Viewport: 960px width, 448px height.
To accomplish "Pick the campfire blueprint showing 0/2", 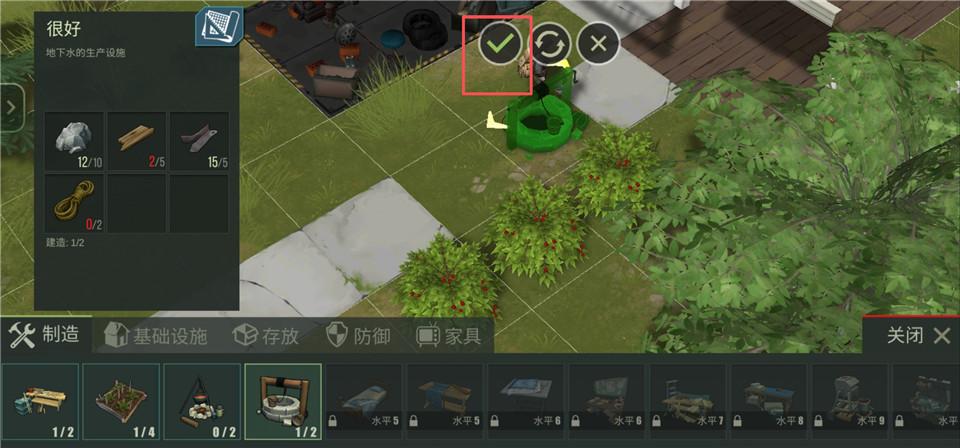I will coord(202,401).
